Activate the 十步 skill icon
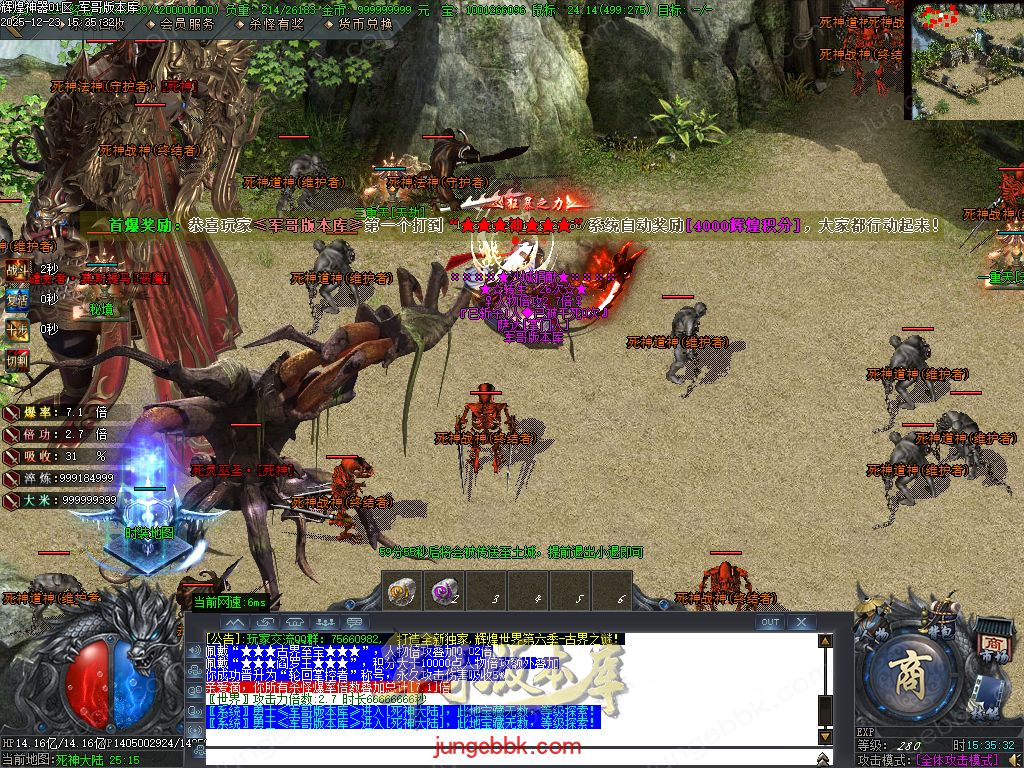 coord(17,329)
